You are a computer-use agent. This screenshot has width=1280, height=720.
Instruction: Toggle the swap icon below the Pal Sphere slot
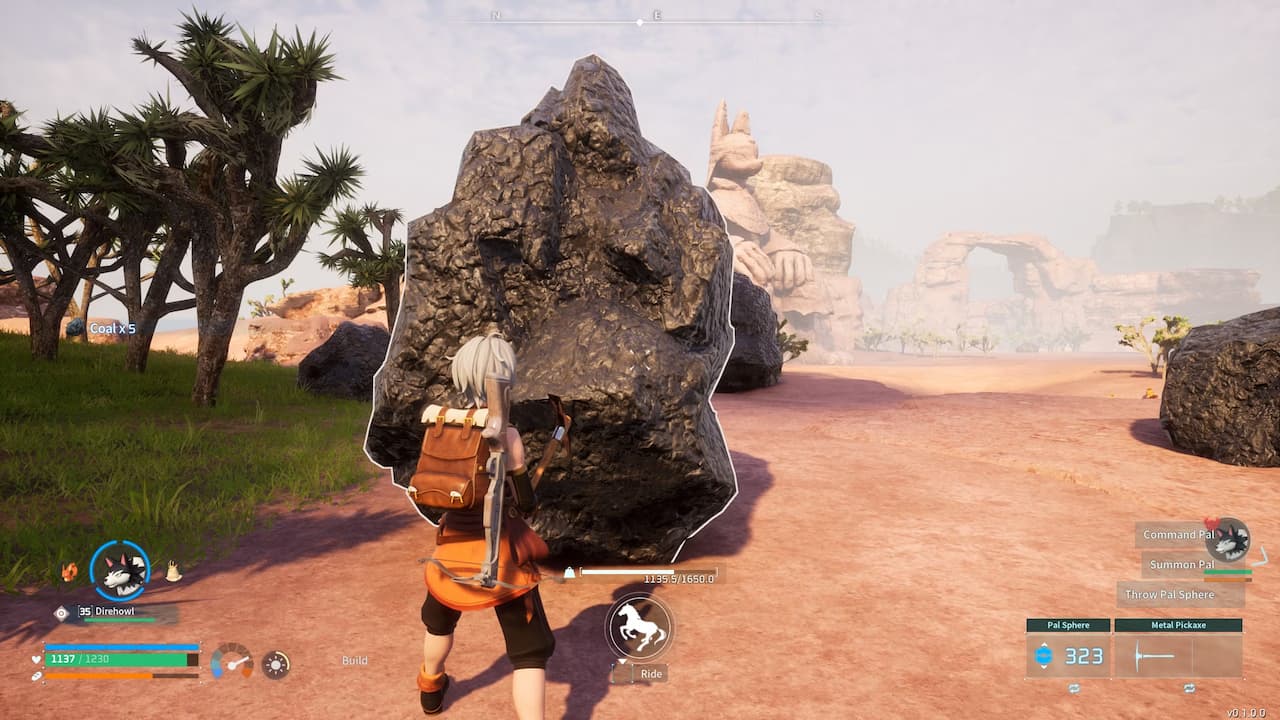(1073, 689)
